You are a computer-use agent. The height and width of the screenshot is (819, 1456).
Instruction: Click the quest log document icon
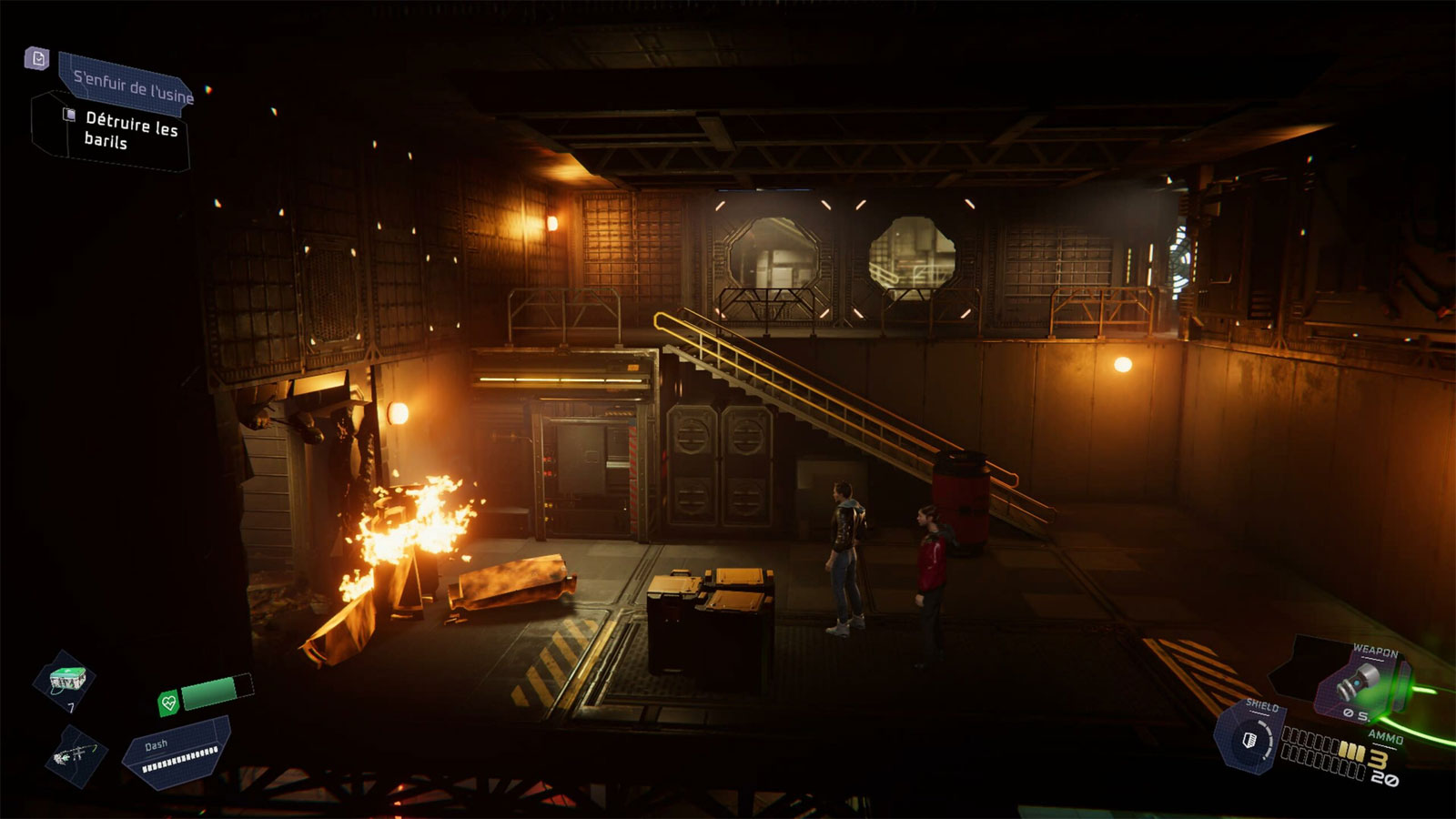[x=36, y=59]
